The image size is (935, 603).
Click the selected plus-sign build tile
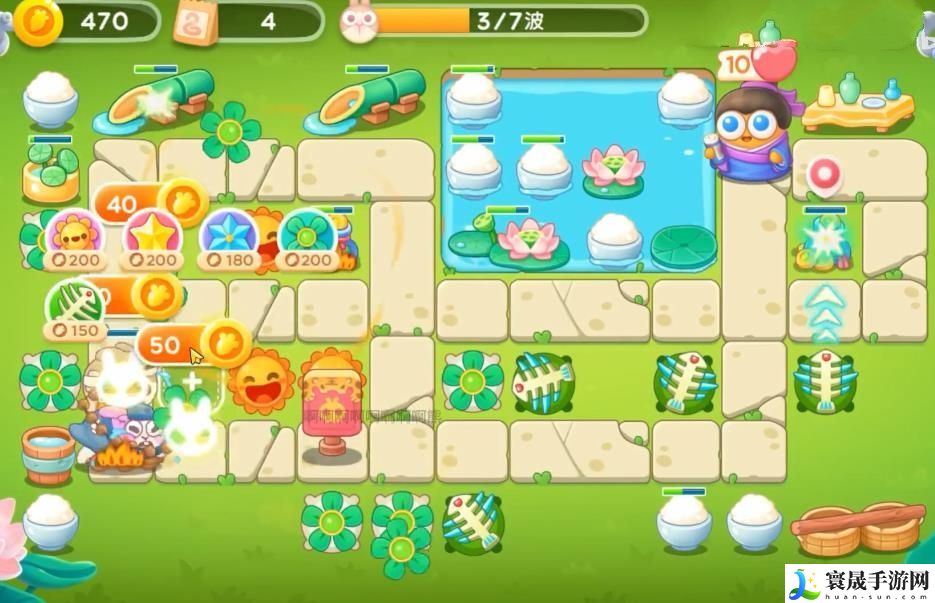[x=188, y=381]
